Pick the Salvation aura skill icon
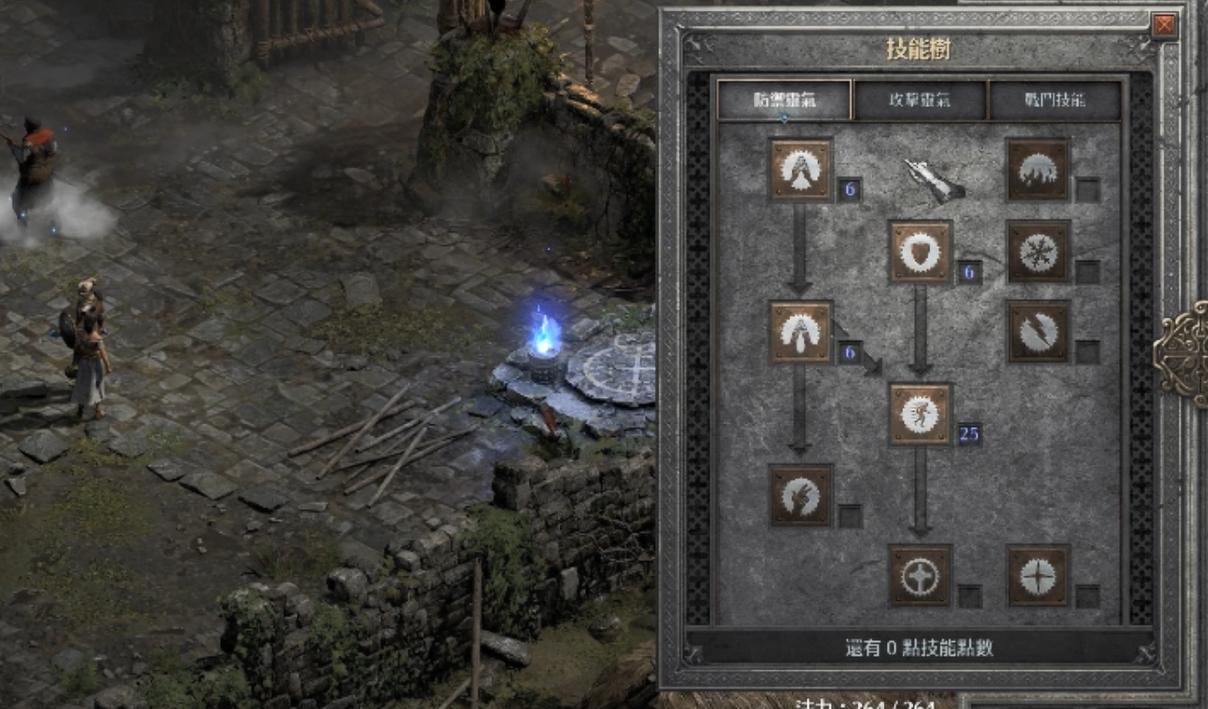The height and width of the screenshot is (709, 1208). pyautogui.click(x=1038, y=575)
